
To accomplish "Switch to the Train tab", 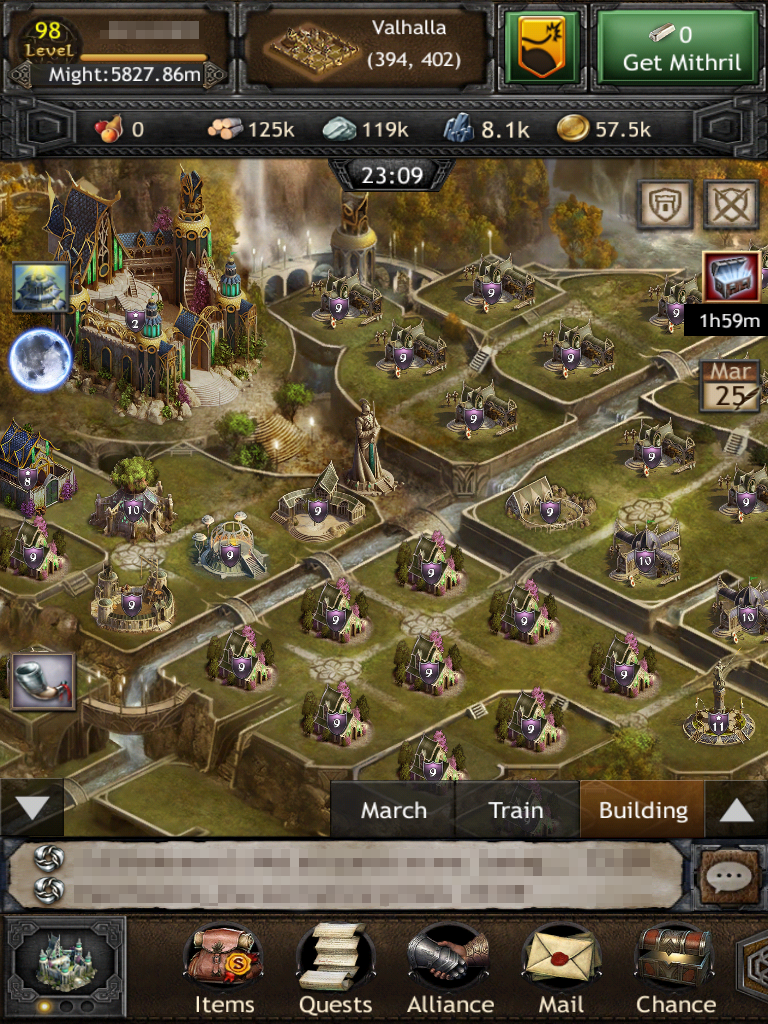I will pos(516,810).
